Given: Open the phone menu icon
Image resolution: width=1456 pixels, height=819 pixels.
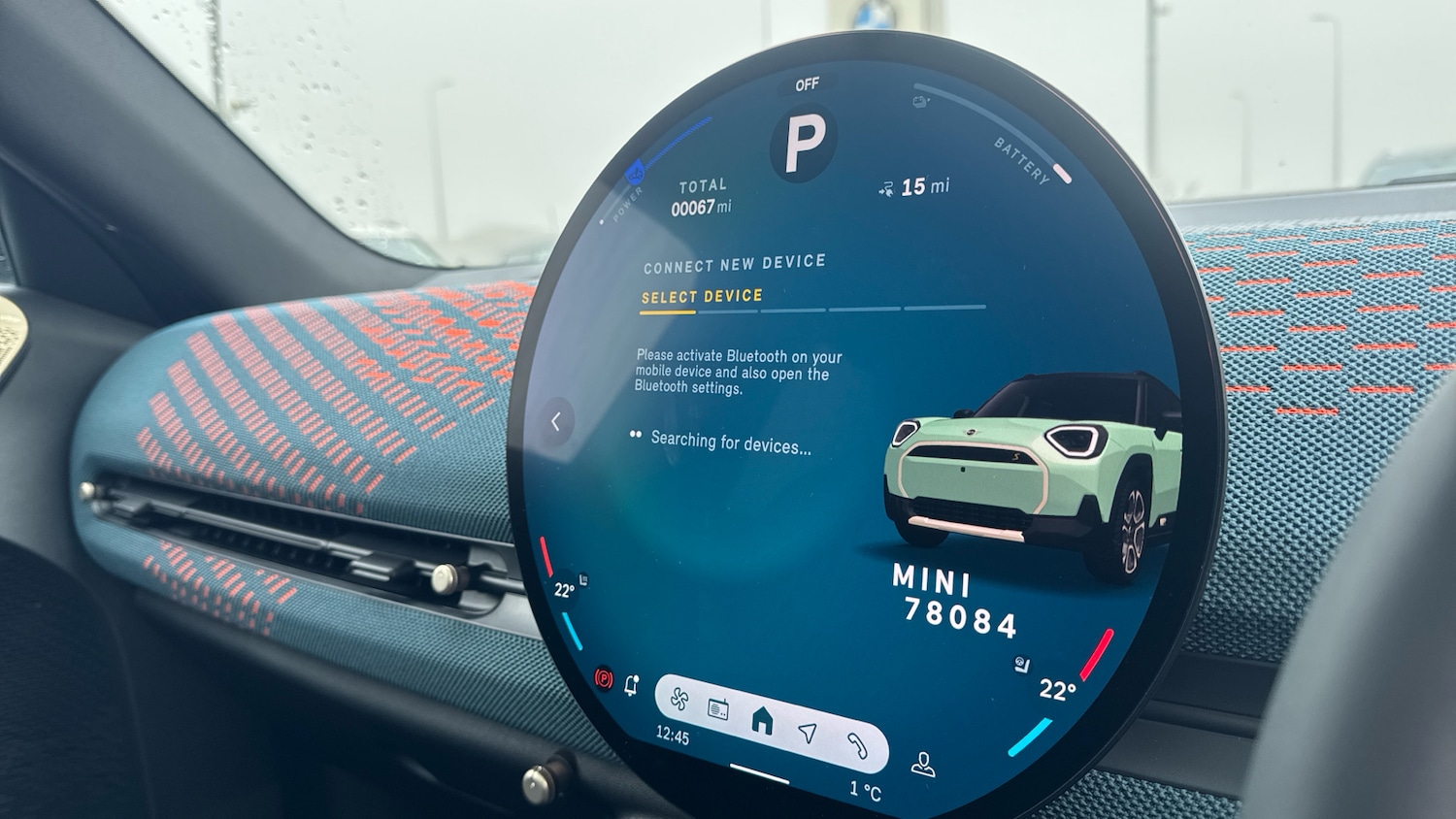Looking at the screenshot, I should click(856, 744).
